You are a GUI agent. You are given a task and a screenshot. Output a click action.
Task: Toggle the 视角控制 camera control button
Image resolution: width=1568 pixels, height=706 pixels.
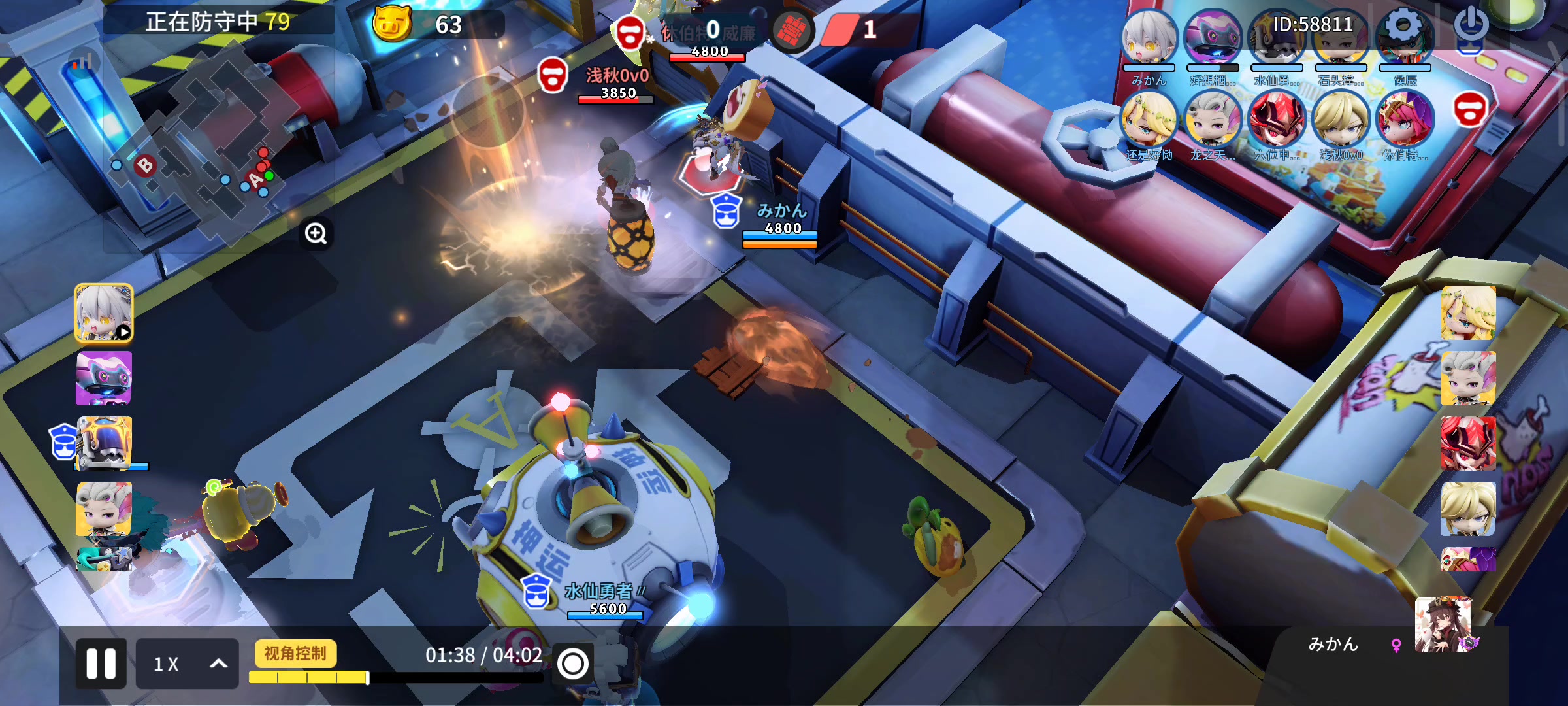(295, 654)
